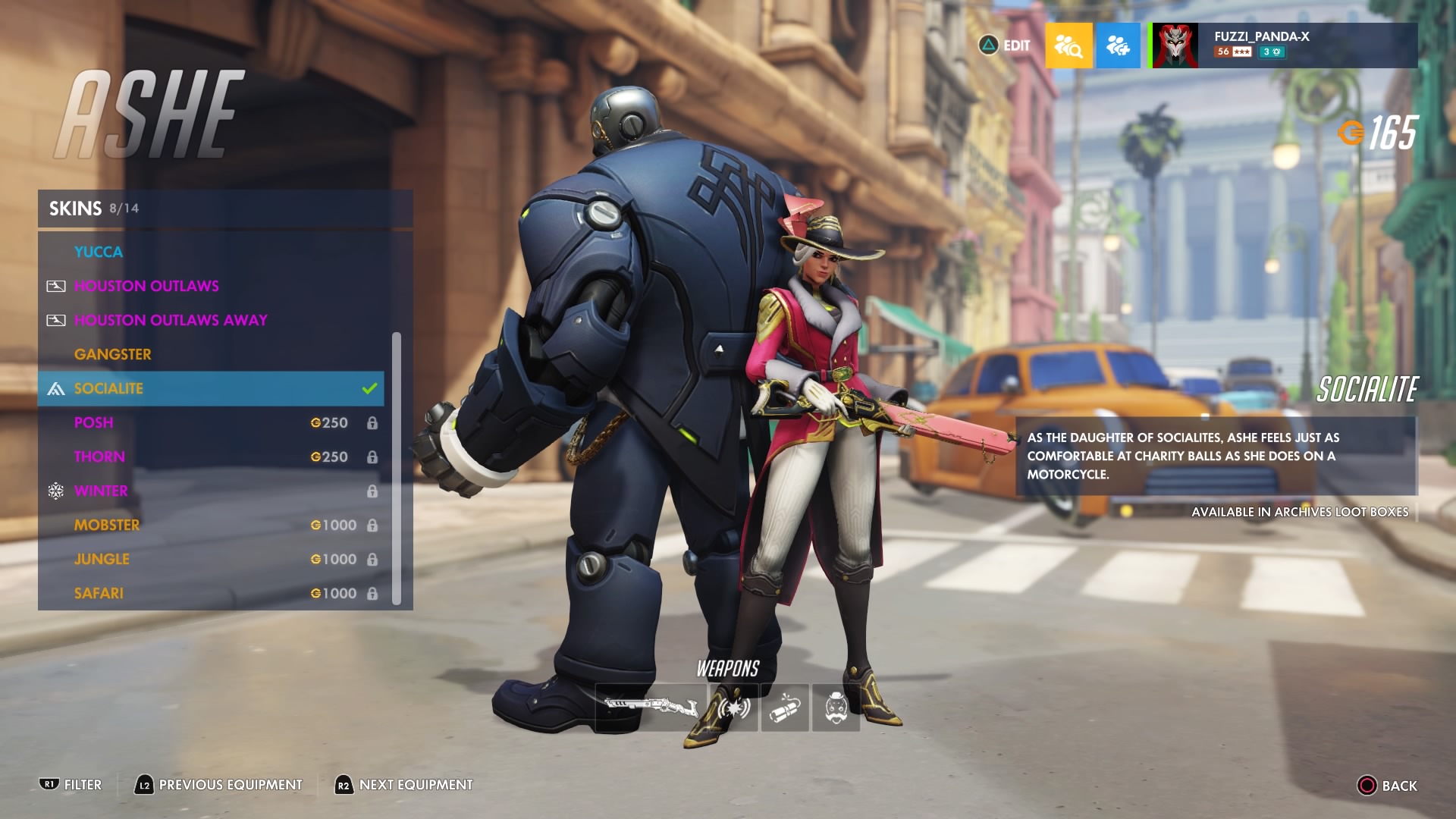
Task: Choose the locked Posh skin
Action: pos(211,422)
